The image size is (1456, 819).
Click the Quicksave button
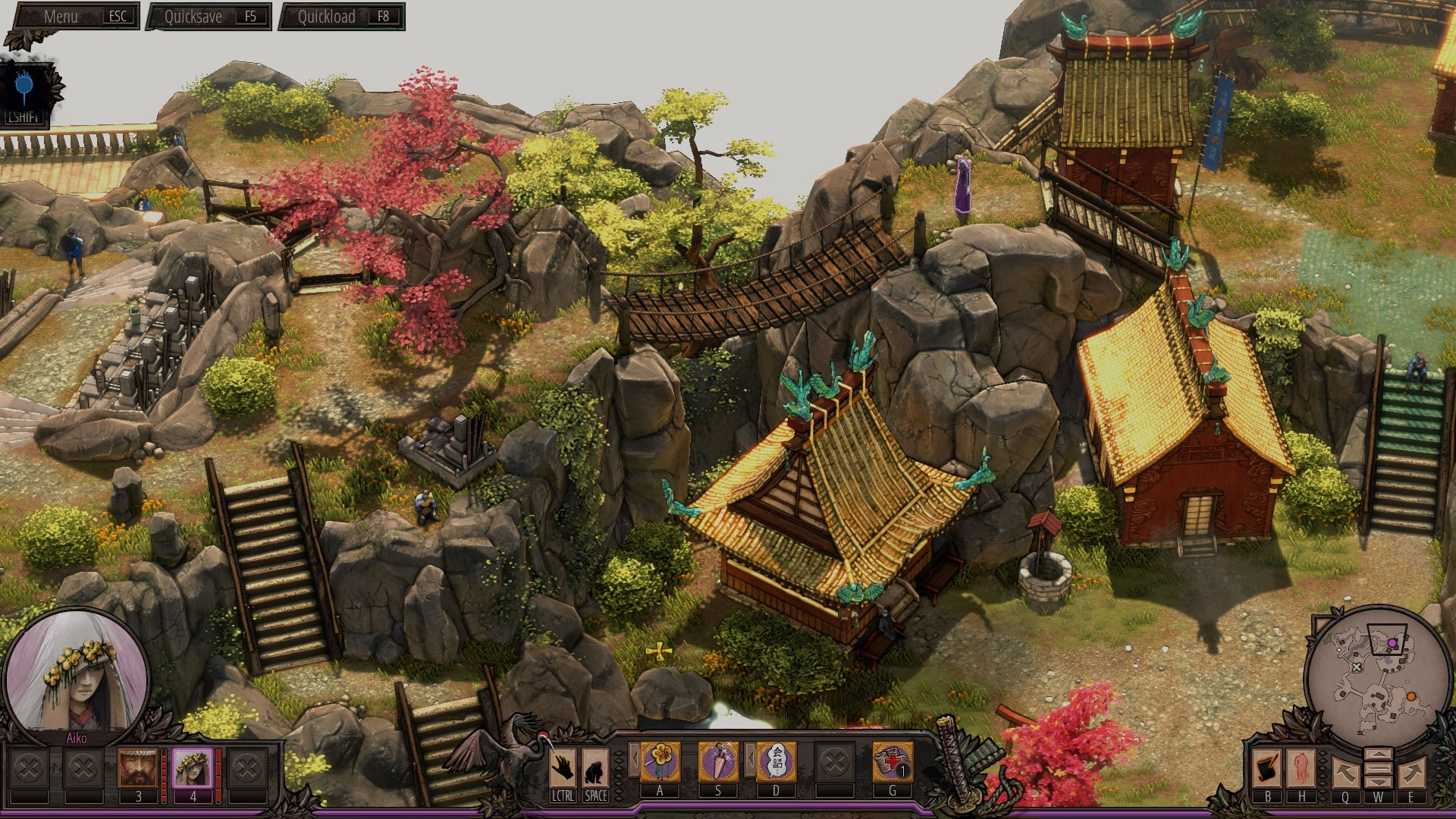tap(209, 17)
